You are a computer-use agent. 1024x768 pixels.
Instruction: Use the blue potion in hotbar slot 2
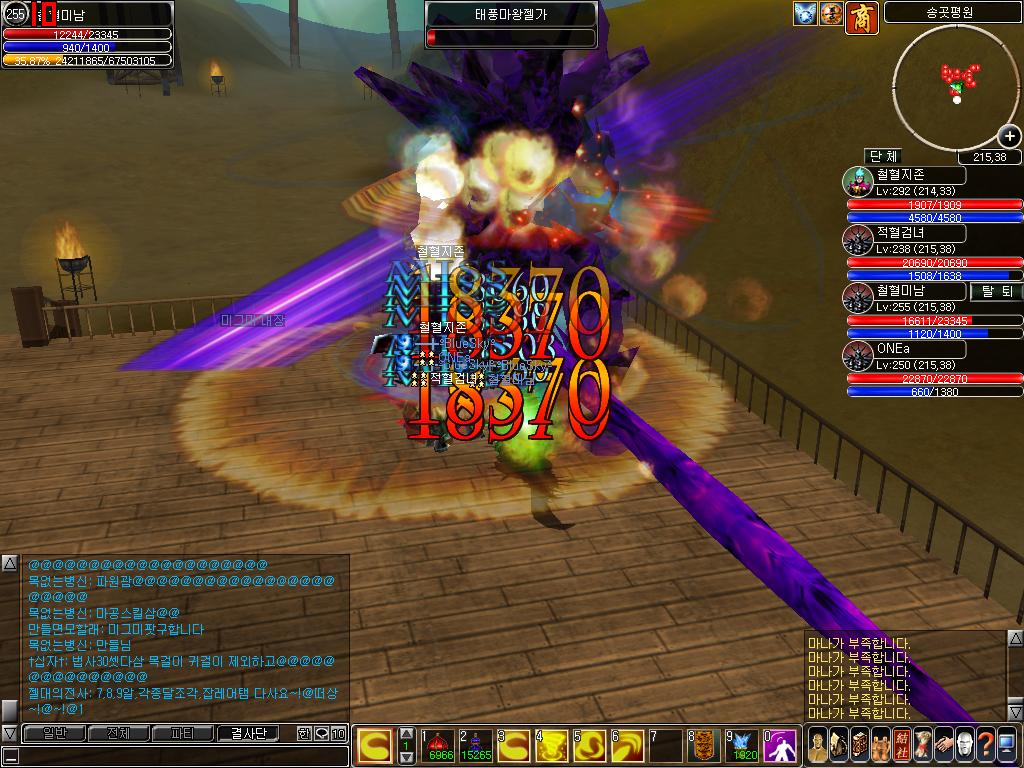point(475,745)
